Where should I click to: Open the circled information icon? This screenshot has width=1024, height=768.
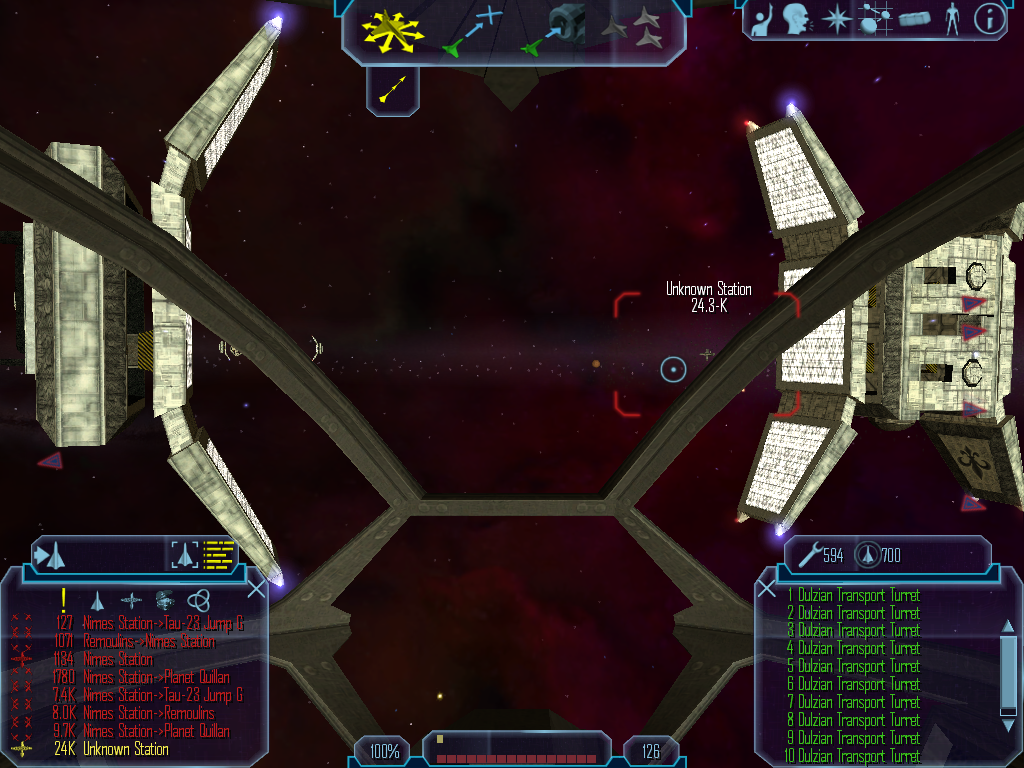[x=988, y=19]
